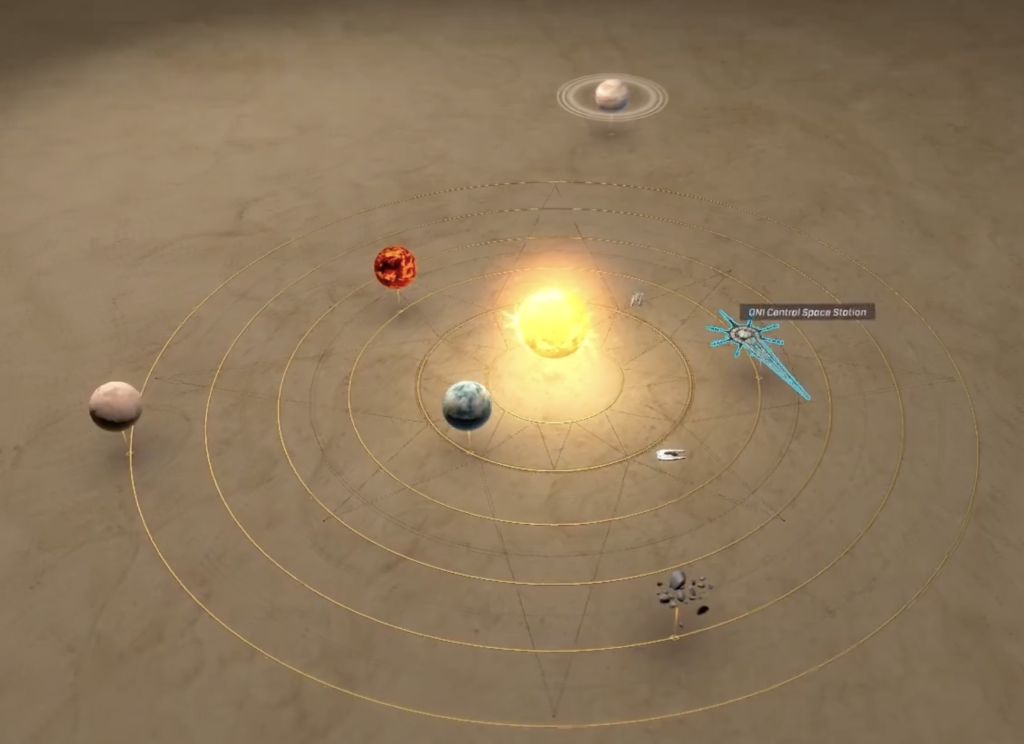The height and width of the screenshot is (744, 1024).
Task: Select the highlighted ONI Central Space Station
Action: coord(745,335)
